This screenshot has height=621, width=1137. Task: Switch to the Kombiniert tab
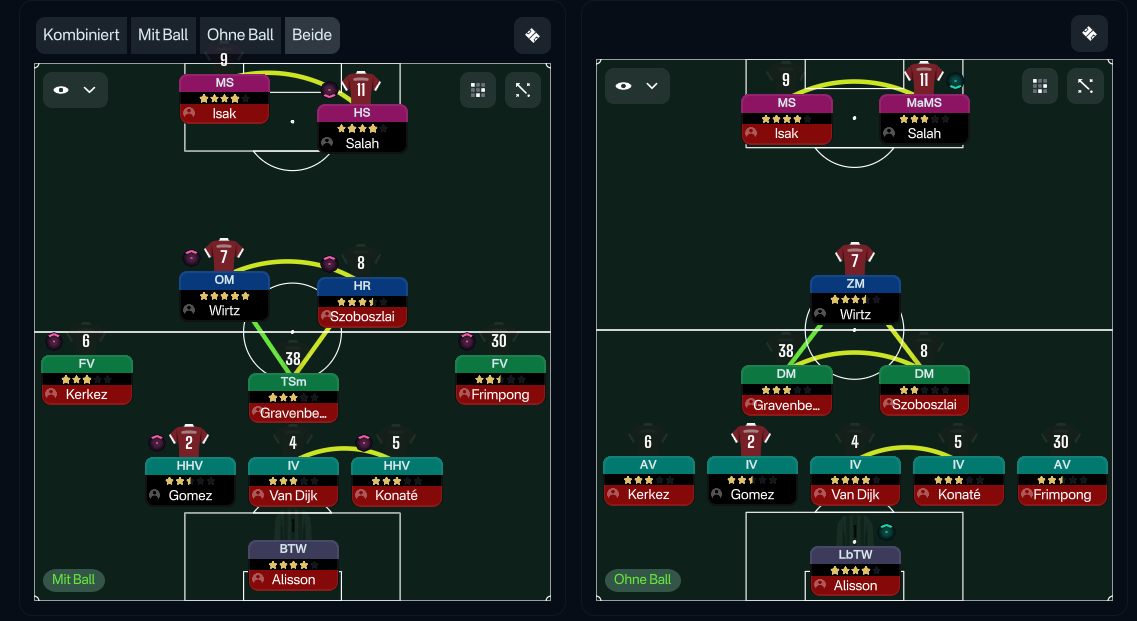point(82,35)
